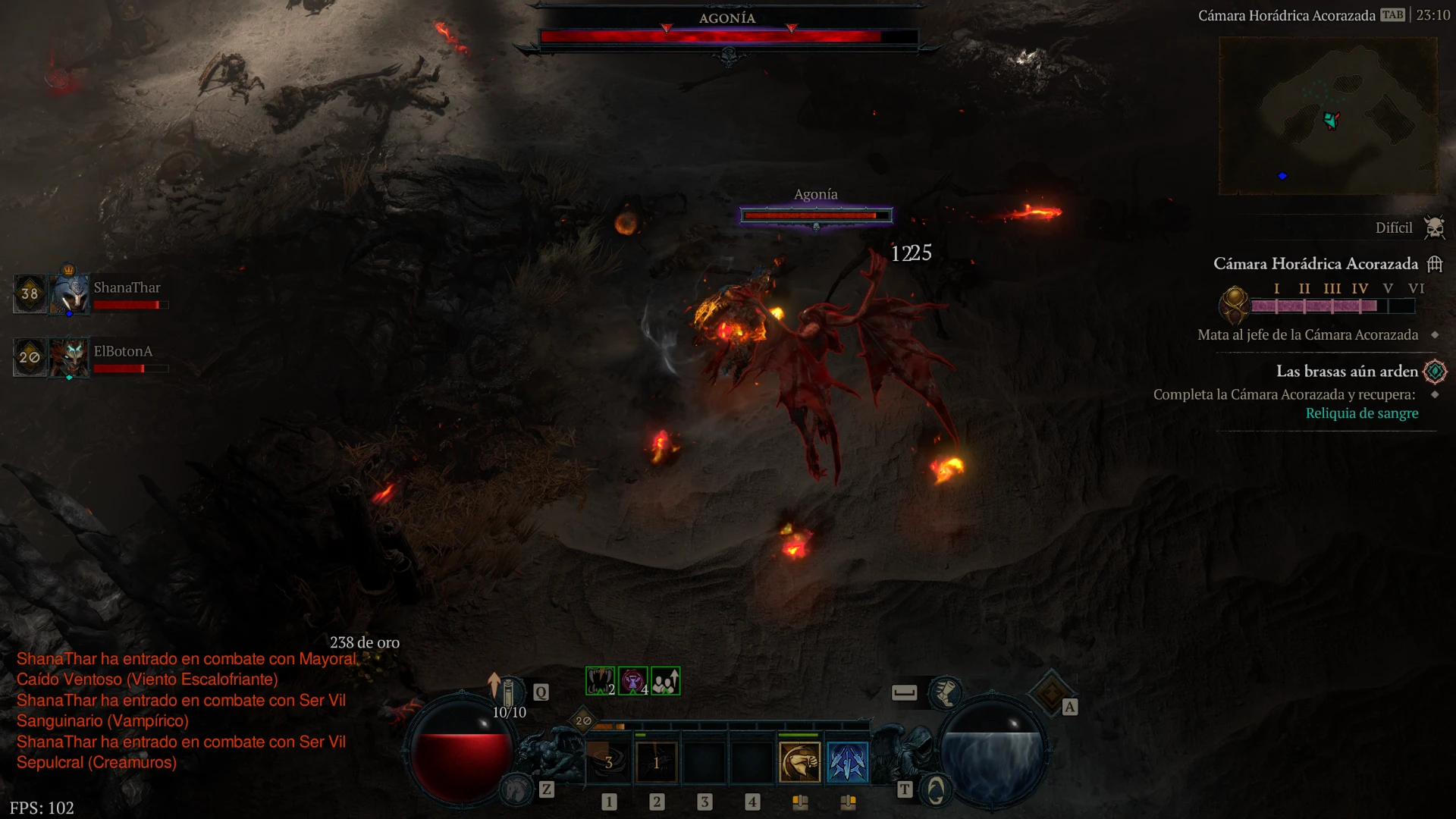Summon the mount with the horse icon
The width and height of the screenshot is (1456, 819).
(x=518, y=789)
